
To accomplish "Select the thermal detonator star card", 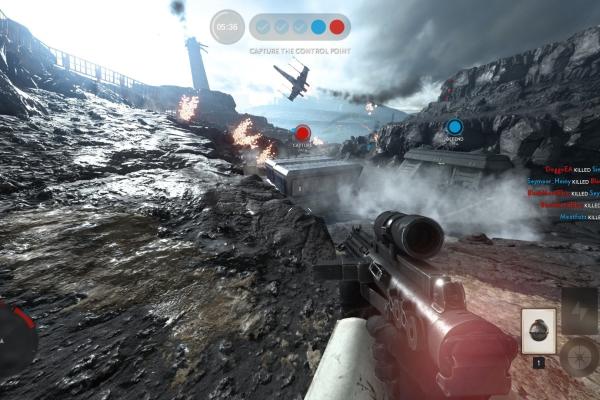I will (539, 330).
